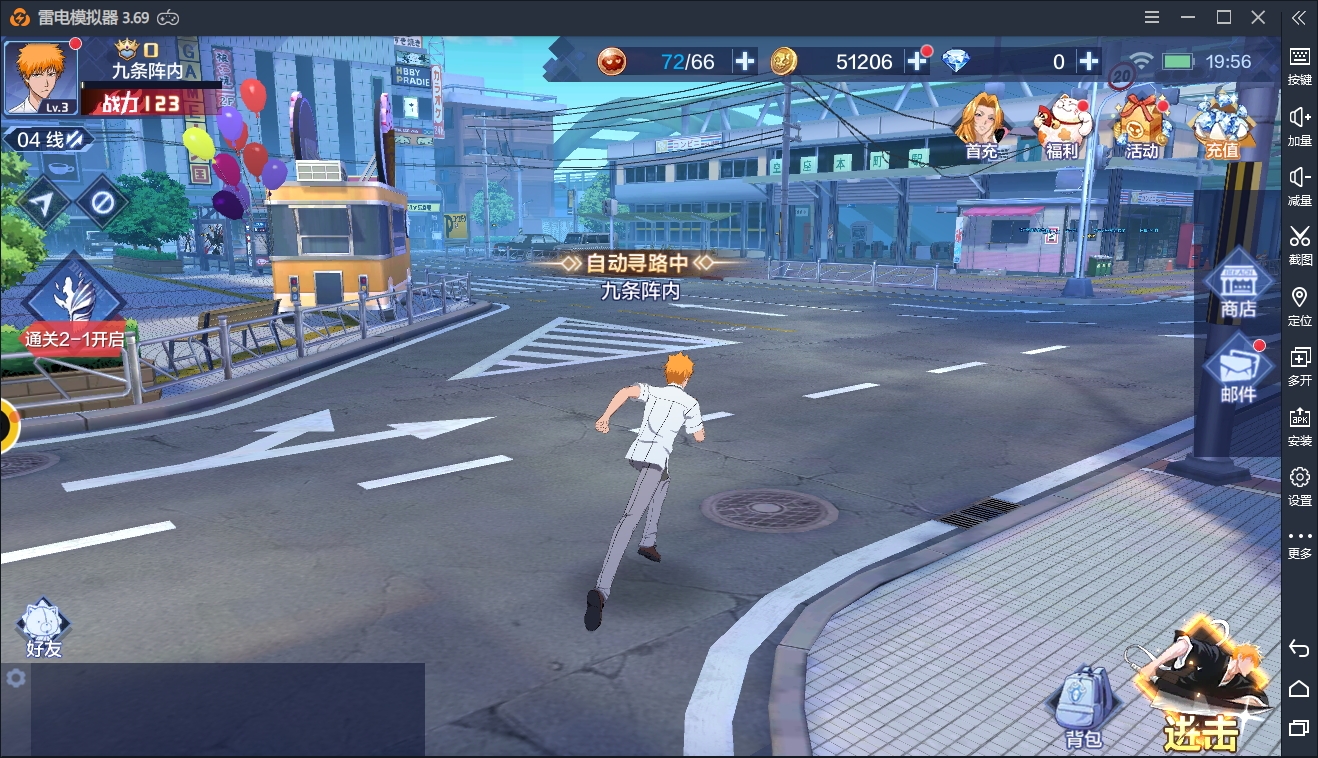This screenshot has height=758, width=1318.
Task: Buy diamonds with the plus button
Action: 1089,61
